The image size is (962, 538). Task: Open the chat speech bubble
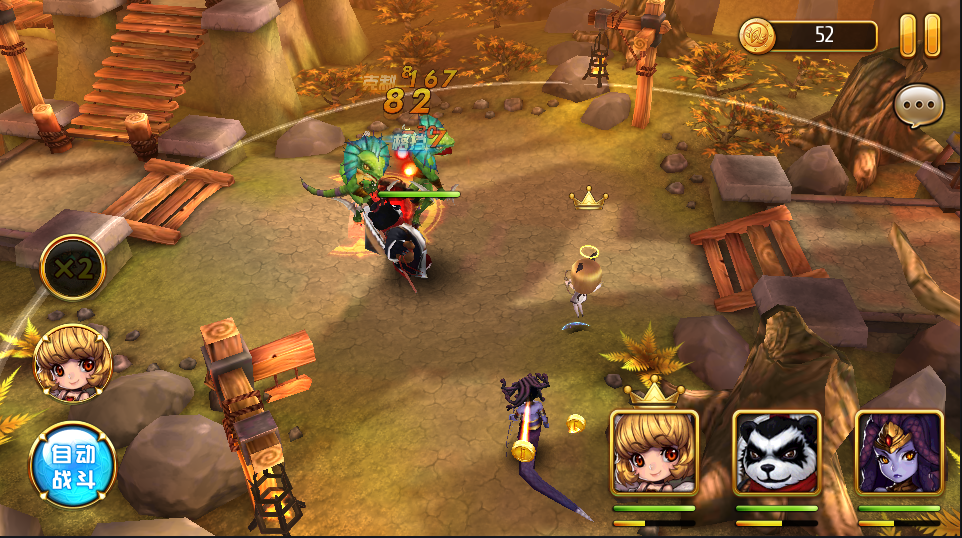[918, 106]
